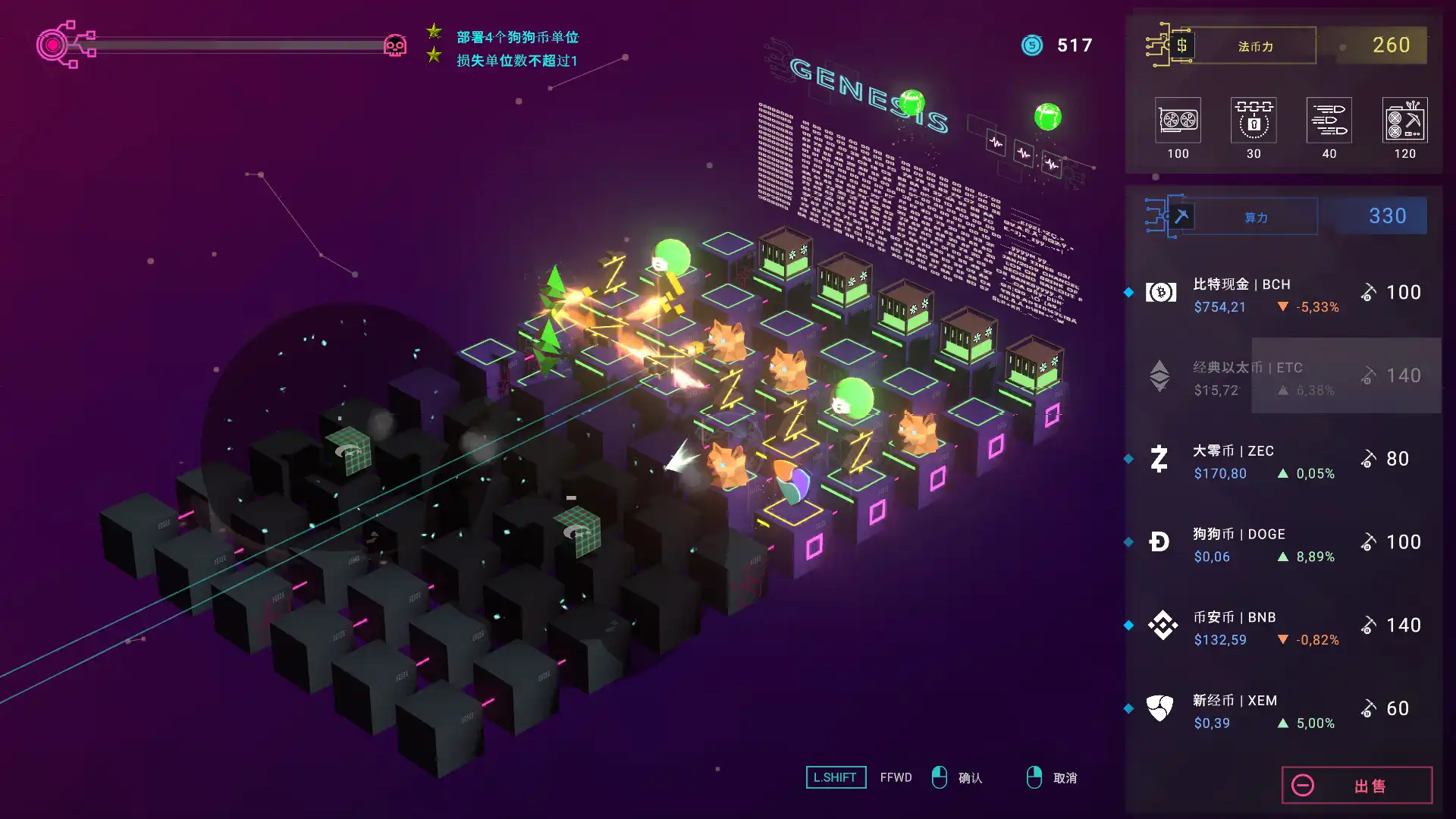Click the Ethereum Classic ETC coin icon
This screenshot has height=819, width=1456.
click(x=1159, y=375)
